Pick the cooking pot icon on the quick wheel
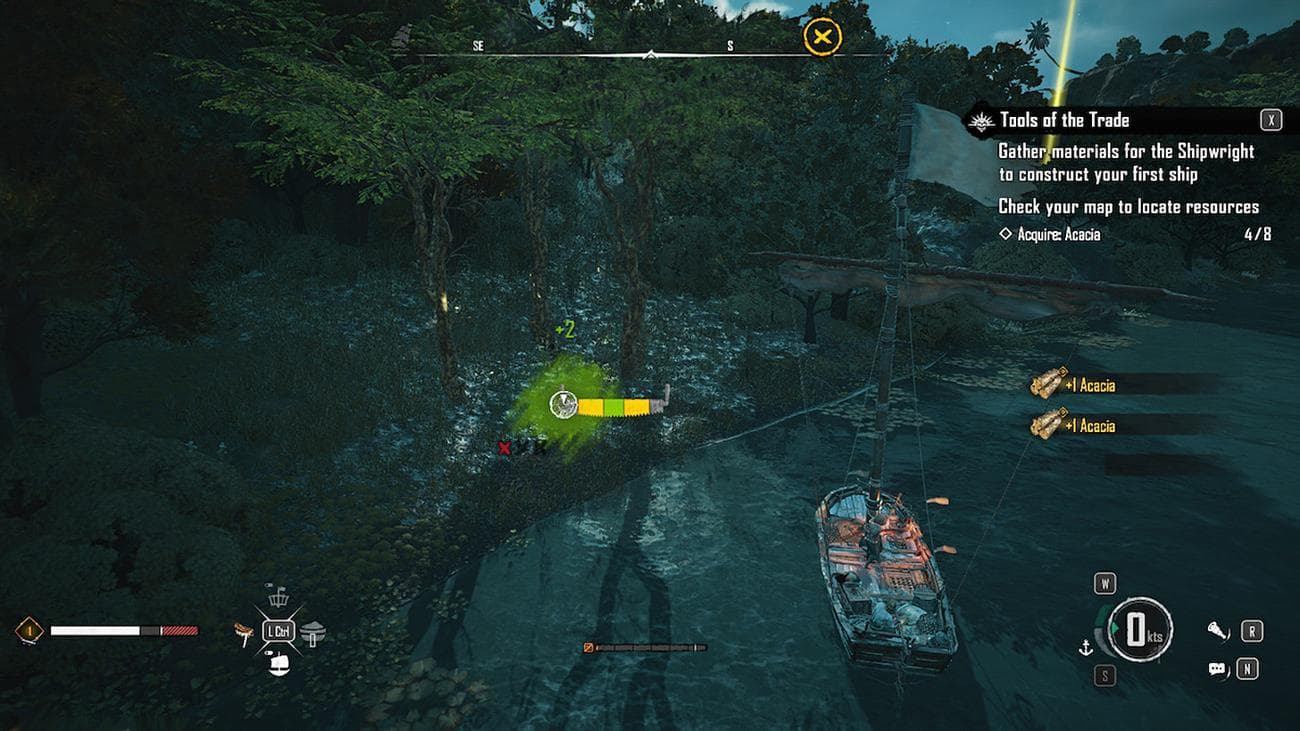Image resolution: width=1300 pixels, height=731 pixels. pyautogui.click(x=313, y=631)
